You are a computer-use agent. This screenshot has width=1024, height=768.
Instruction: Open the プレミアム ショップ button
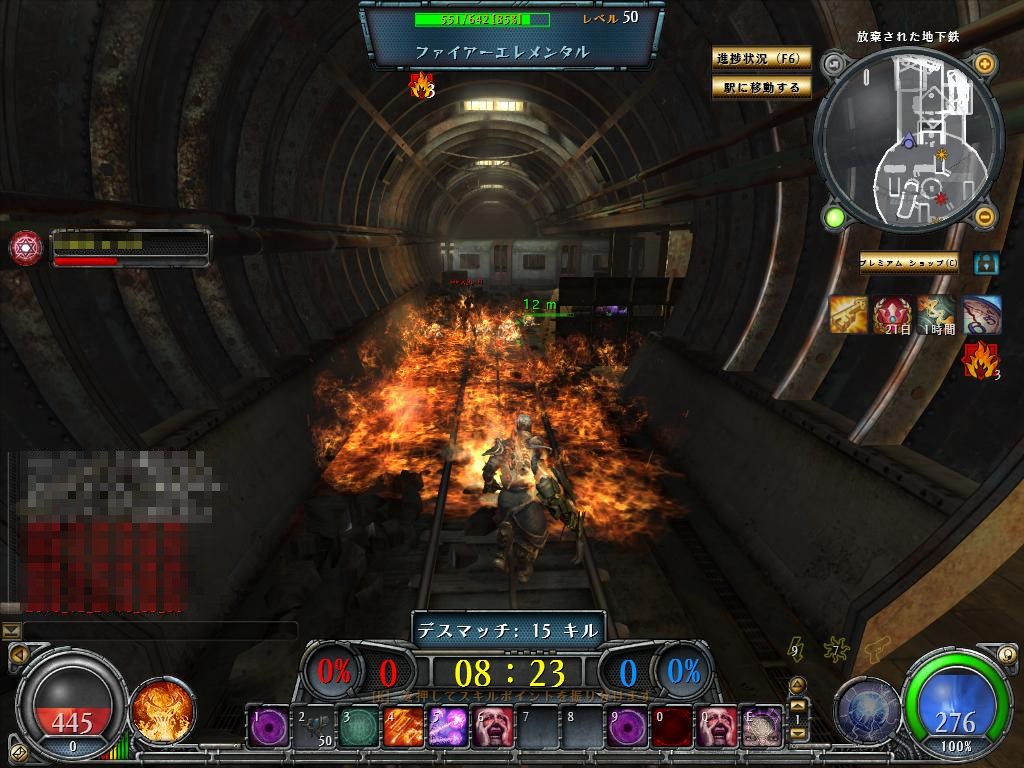909,263
